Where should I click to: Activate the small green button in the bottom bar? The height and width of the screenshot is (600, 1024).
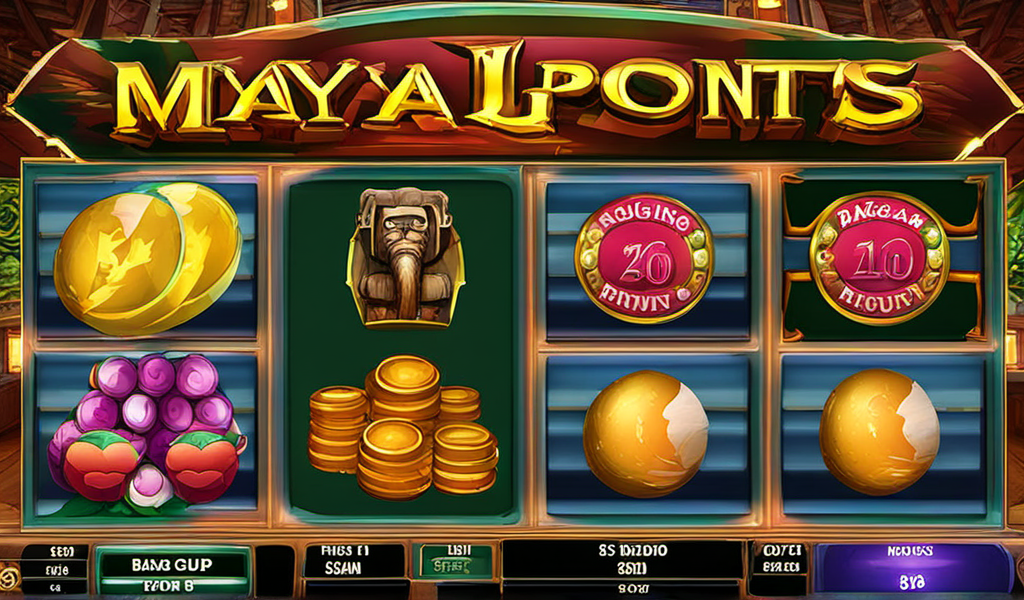455,562
